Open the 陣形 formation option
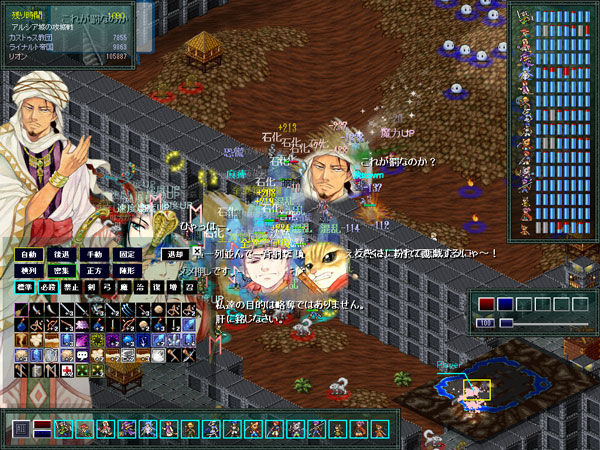The height and width of the screenshot is (450, 600). 126,271
